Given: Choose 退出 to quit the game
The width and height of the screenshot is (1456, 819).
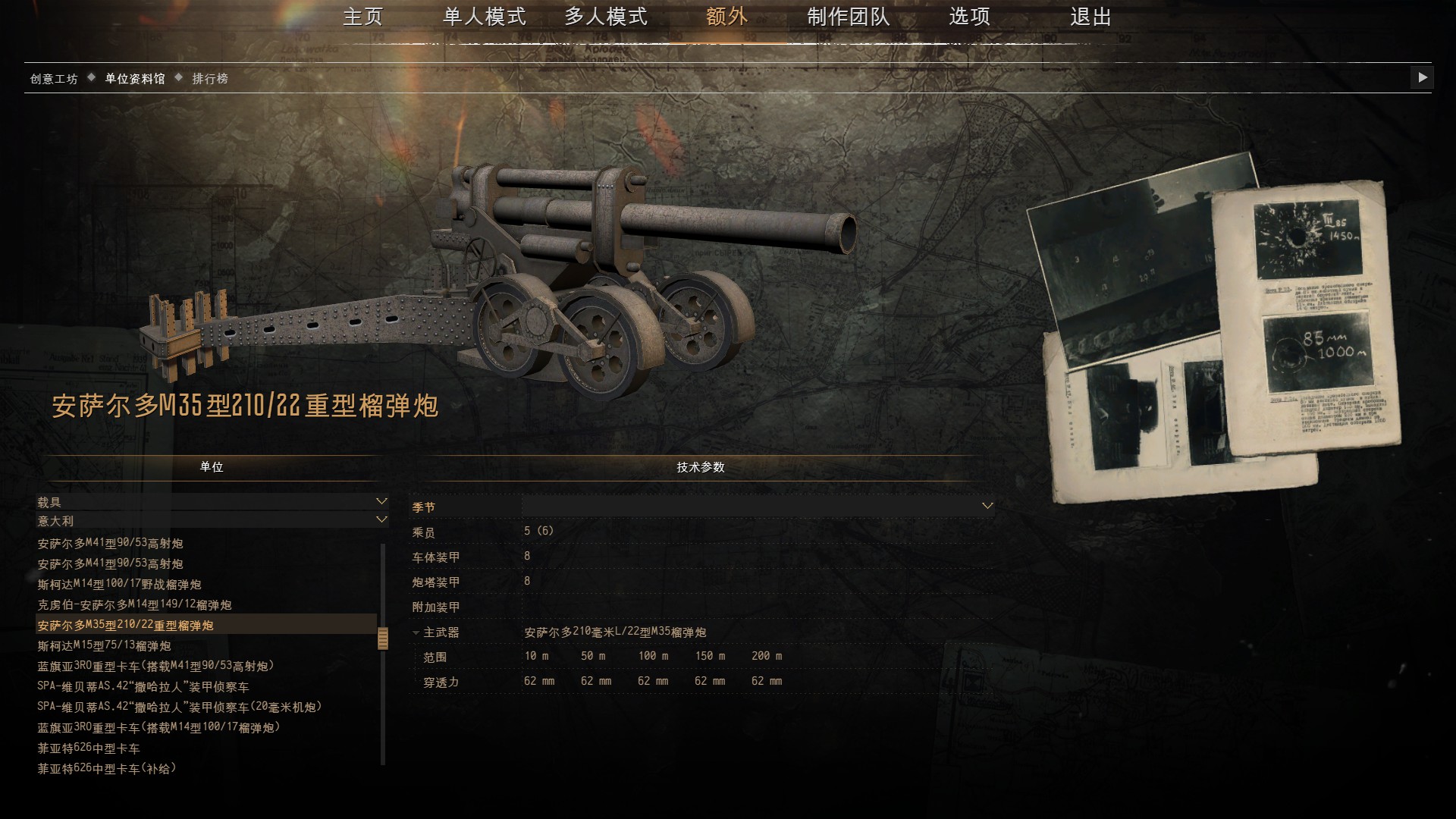Looking at the screenshot, I should click(x=1090, y=17).
